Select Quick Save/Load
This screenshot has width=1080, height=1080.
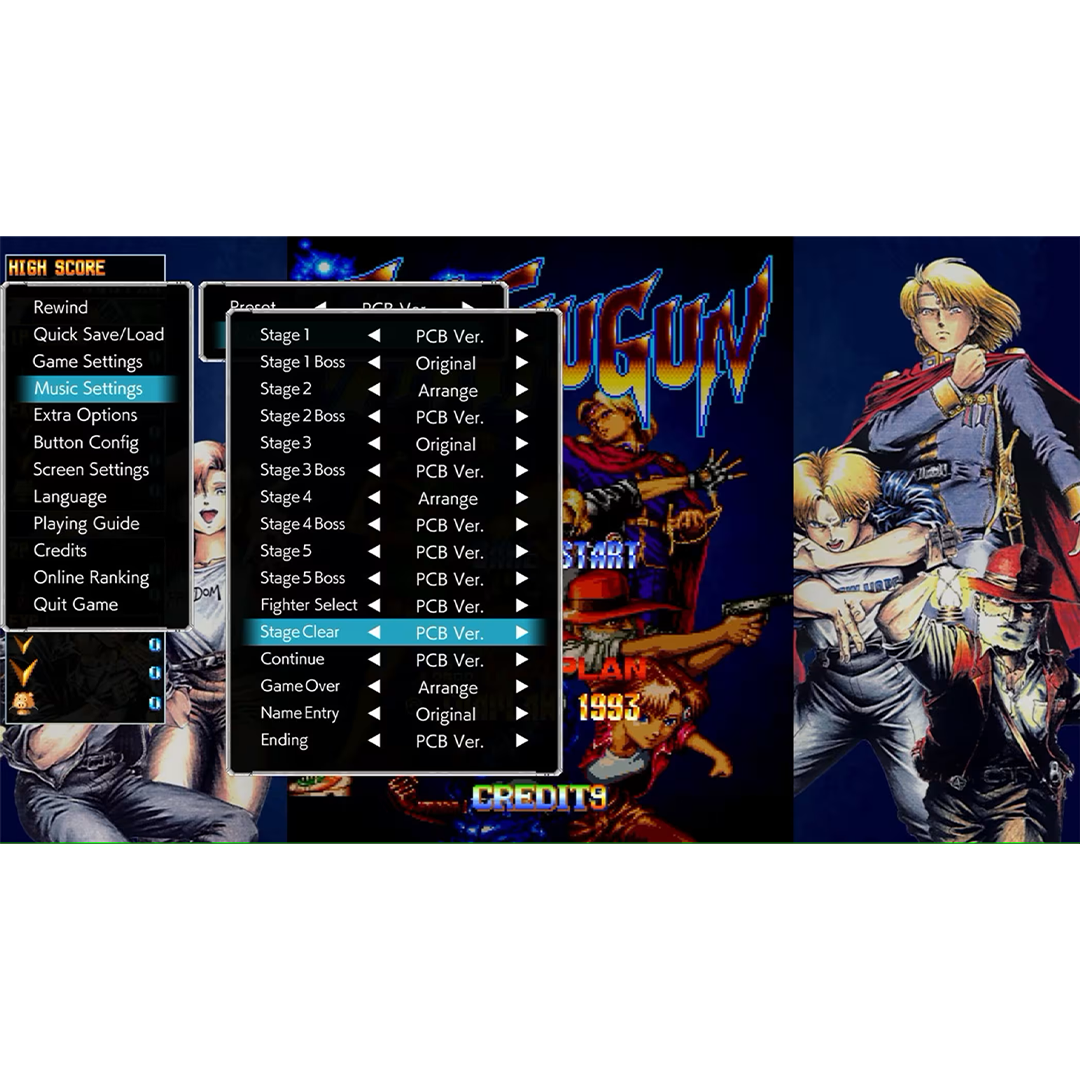pyautogui.click(x=98, y=334)
